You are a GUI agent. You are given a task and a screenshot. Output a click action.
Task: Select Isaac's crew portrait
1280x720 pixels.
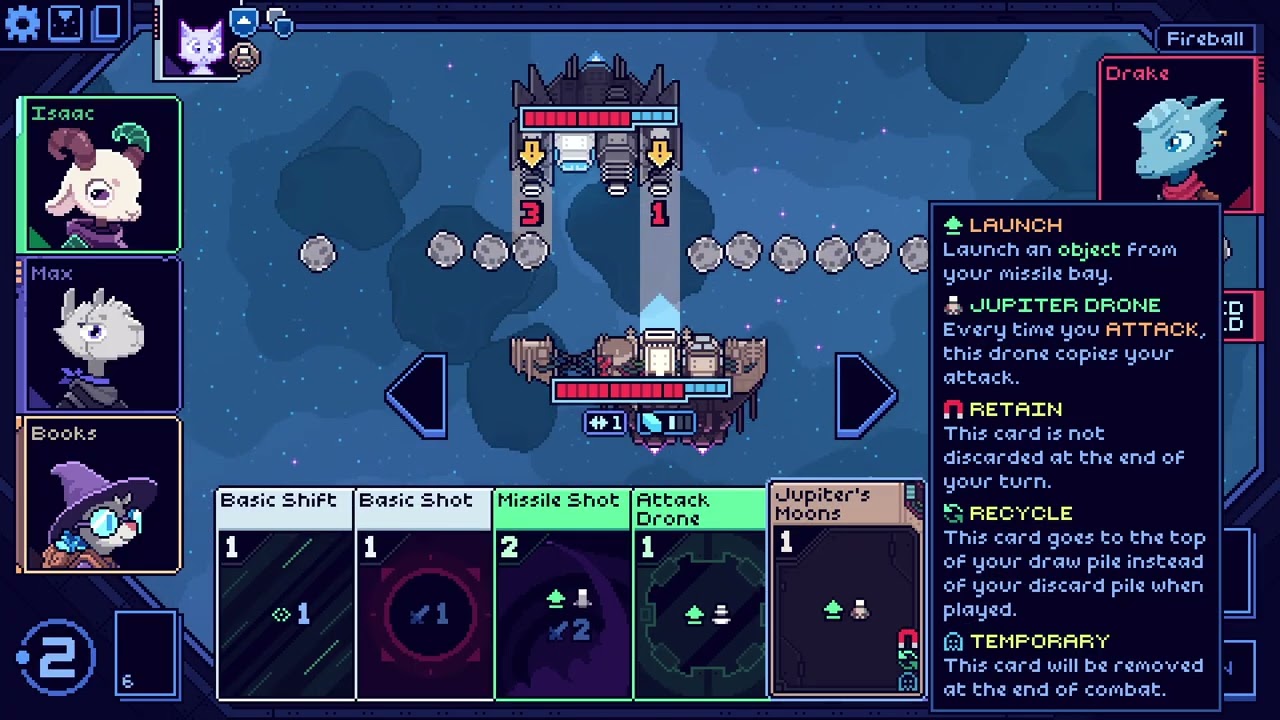99,175
